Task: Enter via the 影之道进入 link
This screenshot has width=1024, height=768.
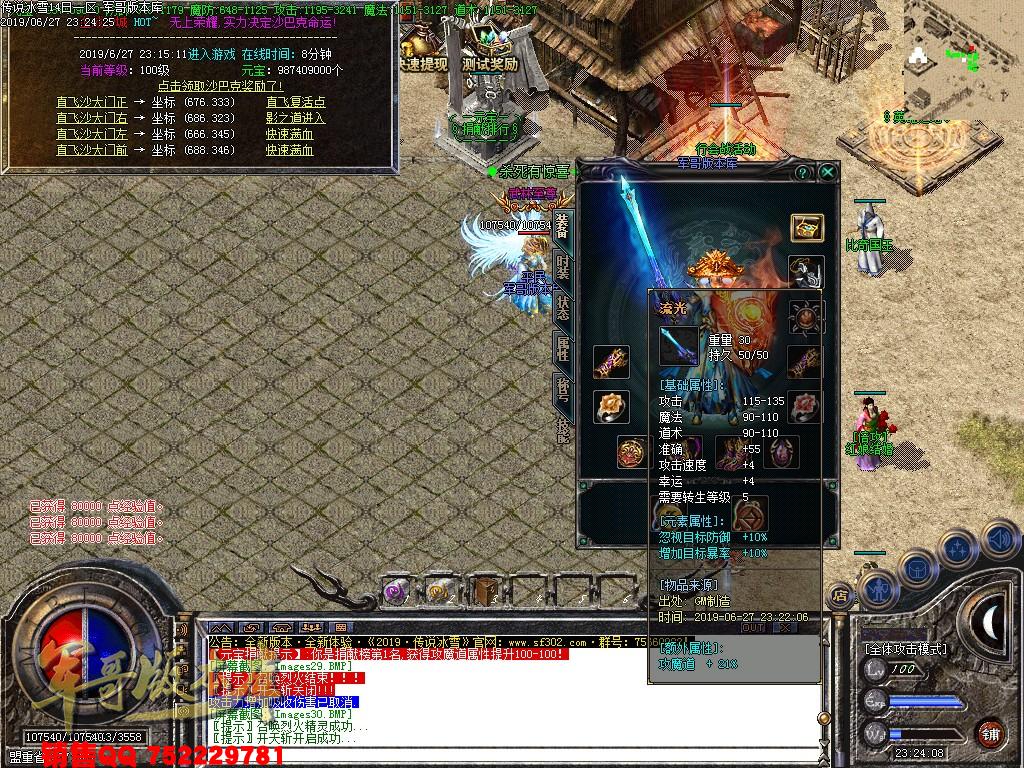Action: tap(295, 118)
